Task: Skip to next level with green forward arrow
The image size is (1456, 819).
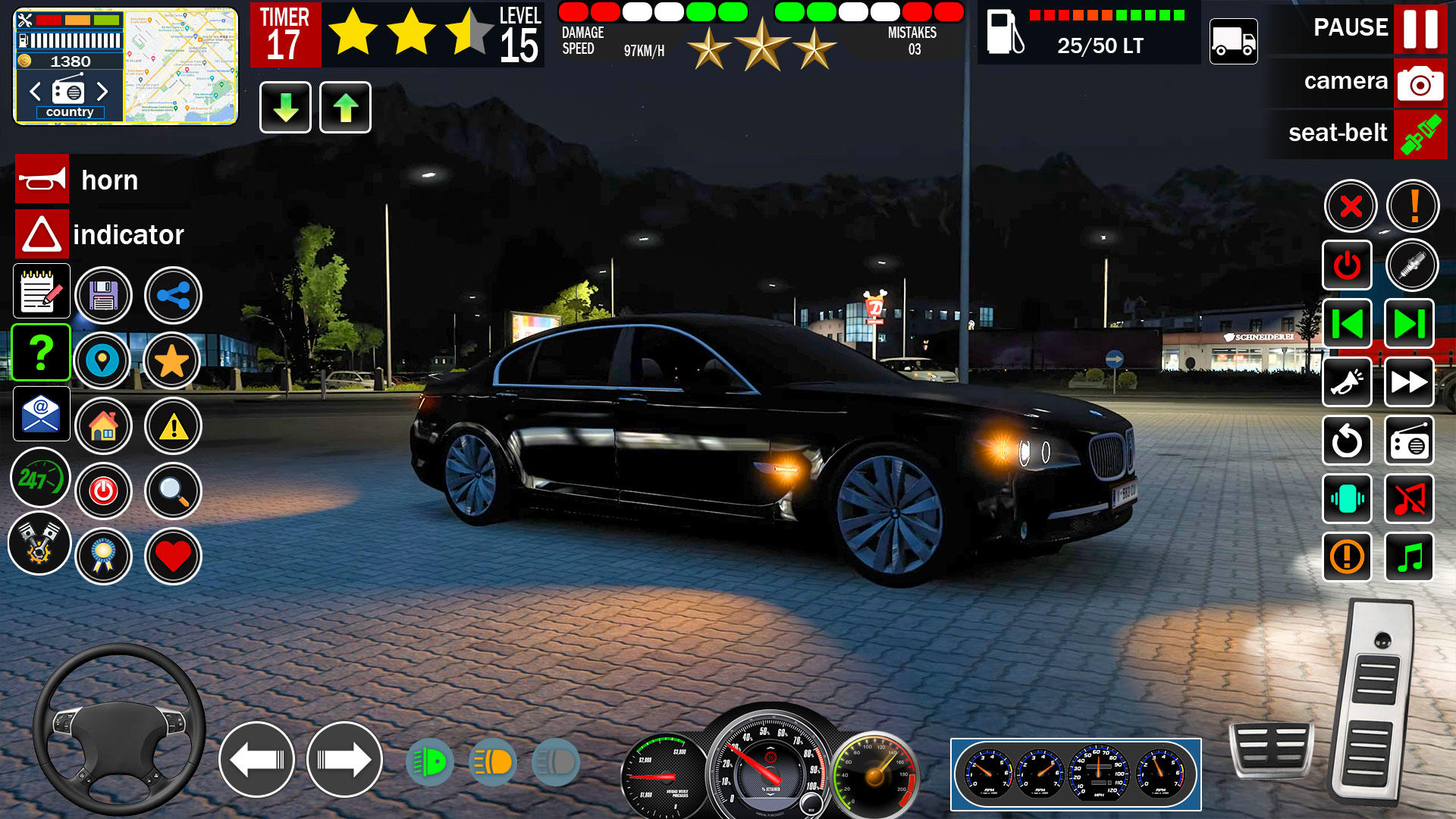Action: tap(1409, 324)
